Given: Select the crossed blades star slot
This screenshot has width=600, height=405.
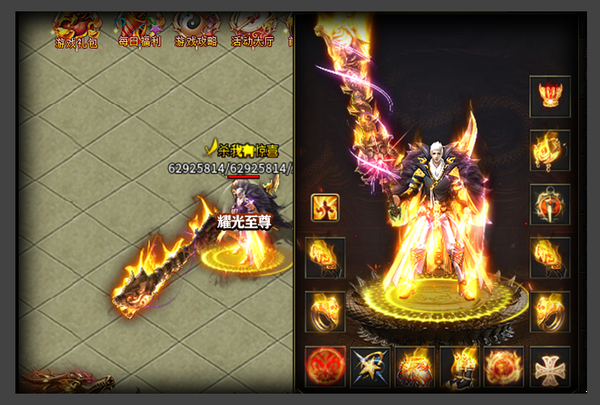Looking at the screenshot, I should tap(370, 367).
